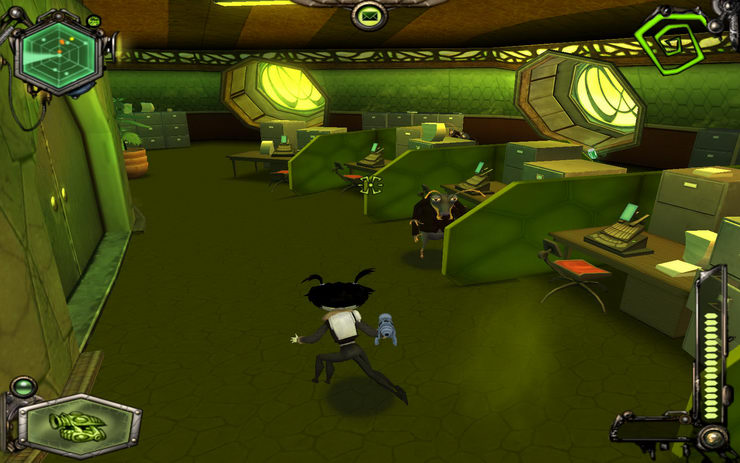The image size is (740, 463).
Task: Open the envelope mail icon
Action: (x=370, y=15)
